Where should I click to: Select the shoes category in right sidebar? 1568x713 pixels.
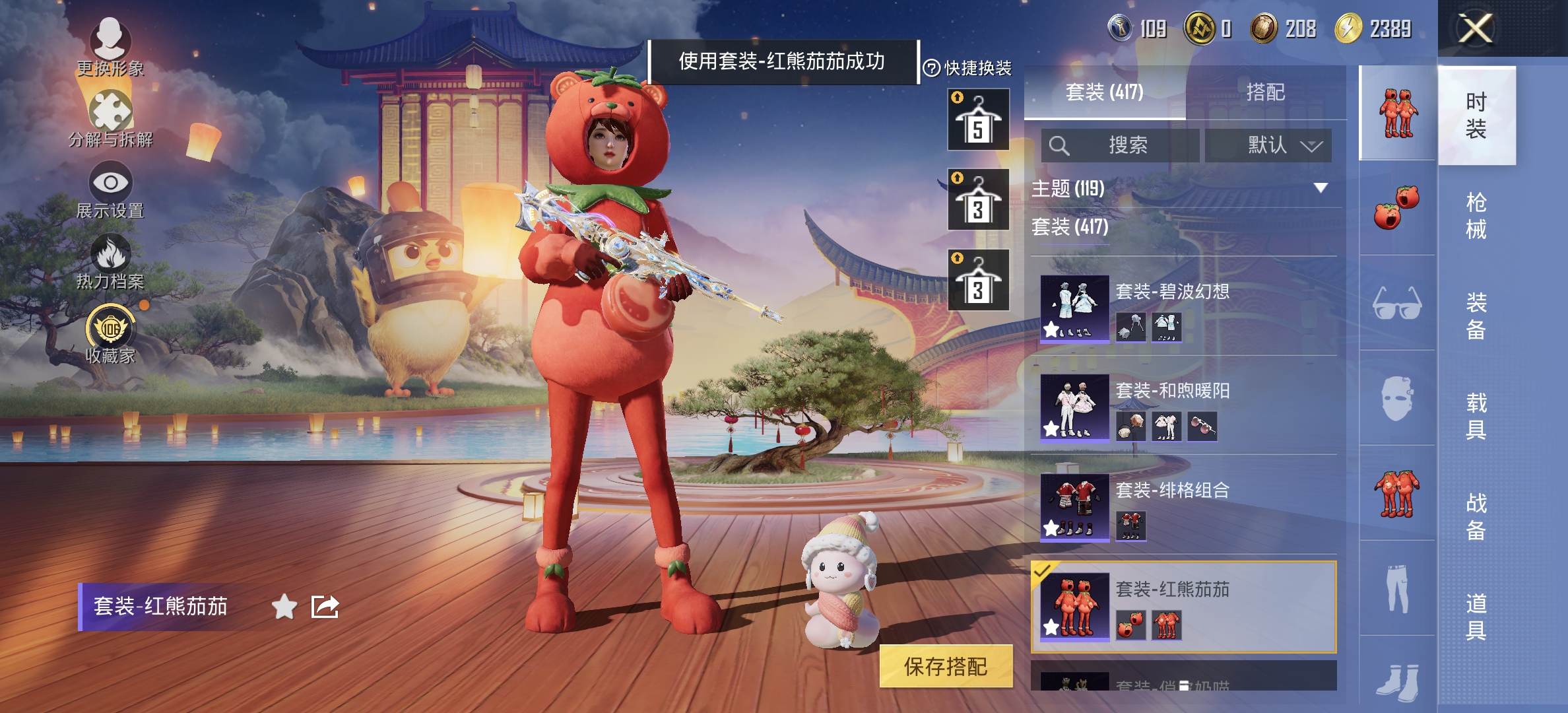pos(1397,683)
